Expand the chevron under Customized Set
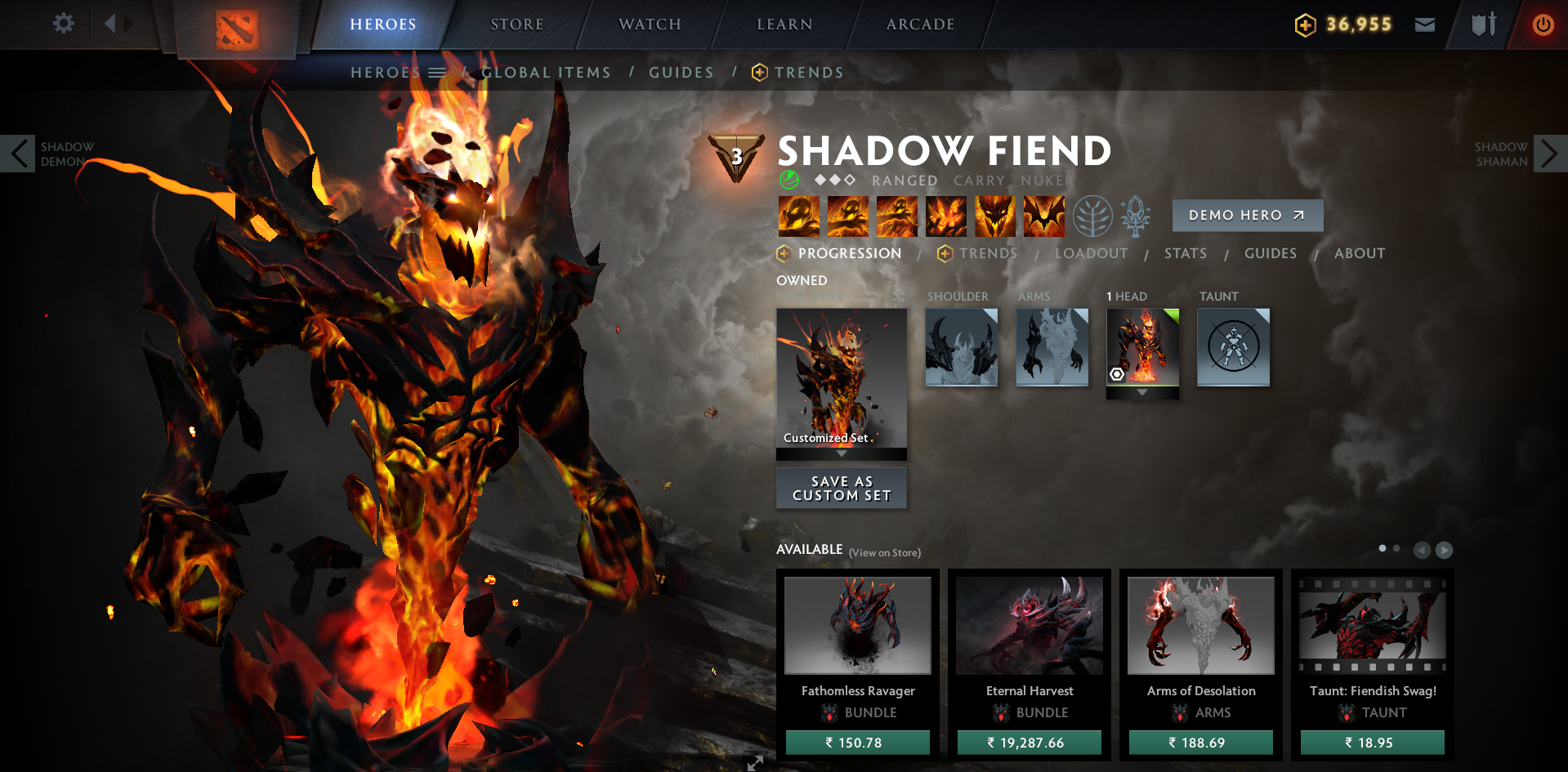The image size is (1568, 772). 842,453
